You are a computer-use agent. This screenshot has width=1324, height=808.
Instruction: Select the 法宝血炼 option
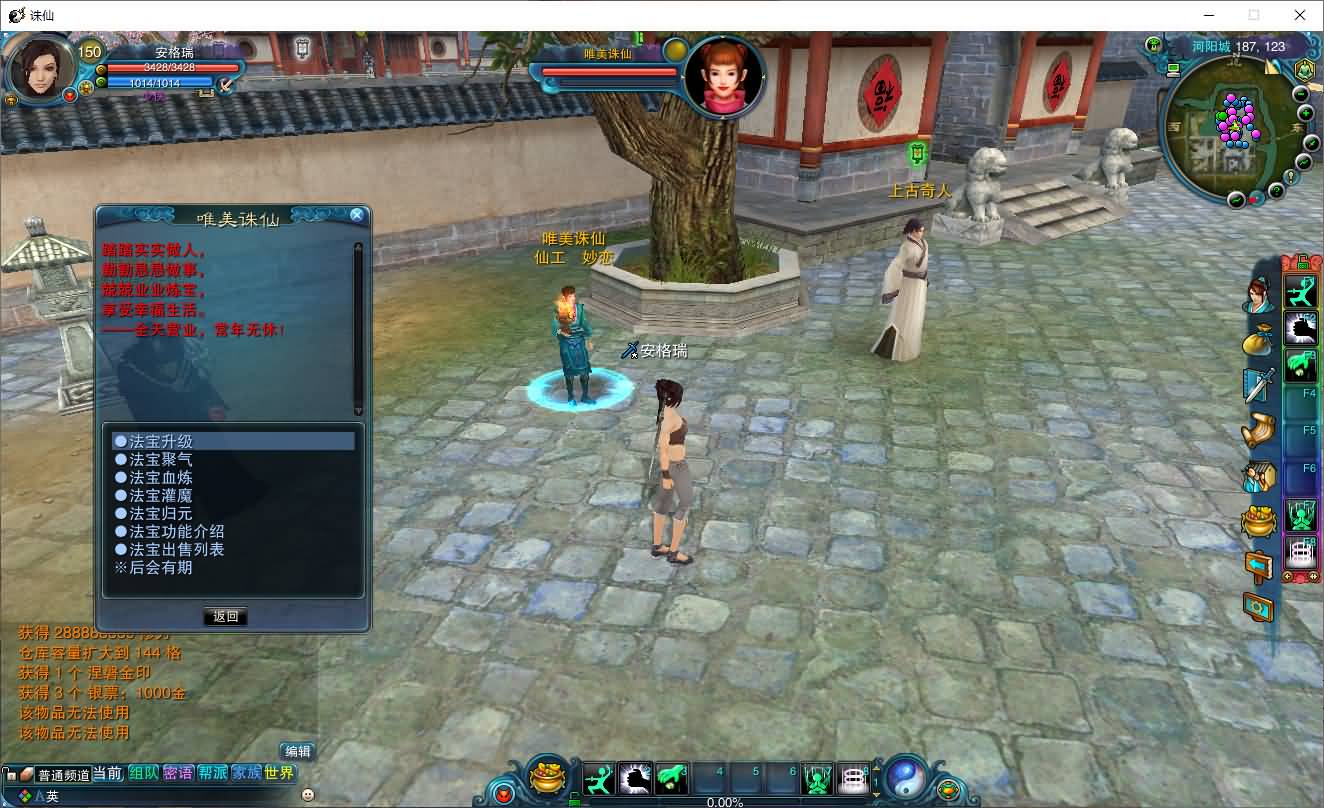161,477
